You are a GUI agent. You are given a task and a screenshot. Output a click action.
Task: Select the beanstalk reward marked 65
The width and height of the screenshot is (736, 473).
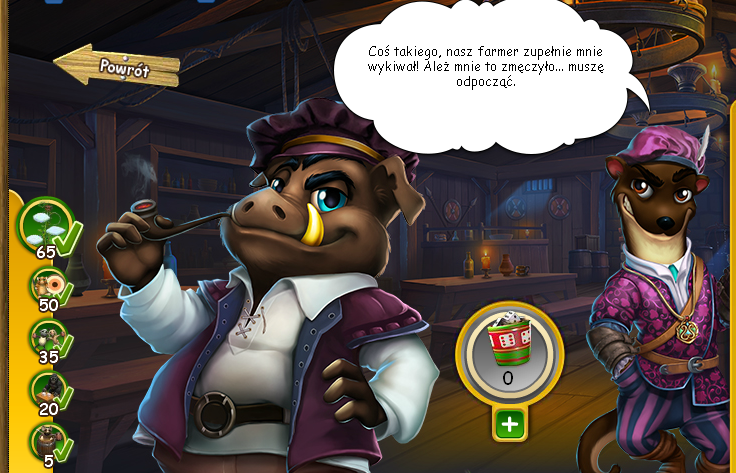46,223
